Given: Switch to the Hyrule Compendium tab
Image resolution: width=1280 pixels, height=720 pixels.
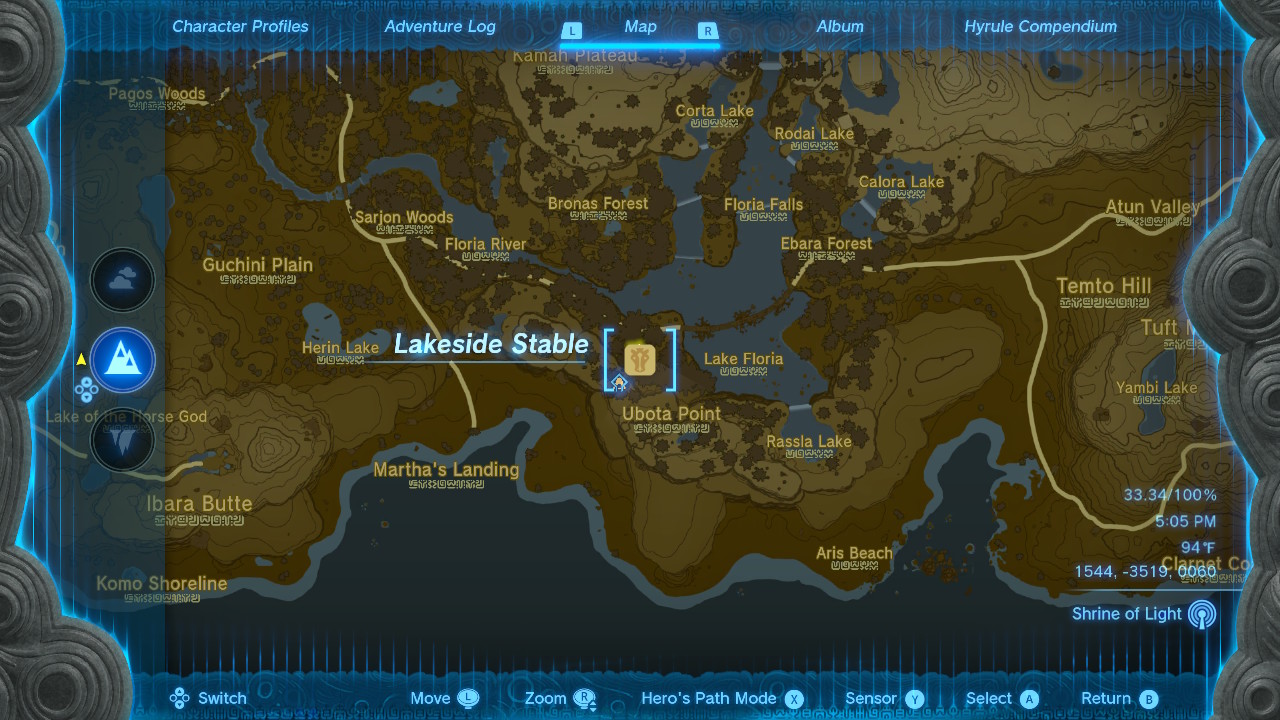Looking at the screenshot, I should point(1040,26).
